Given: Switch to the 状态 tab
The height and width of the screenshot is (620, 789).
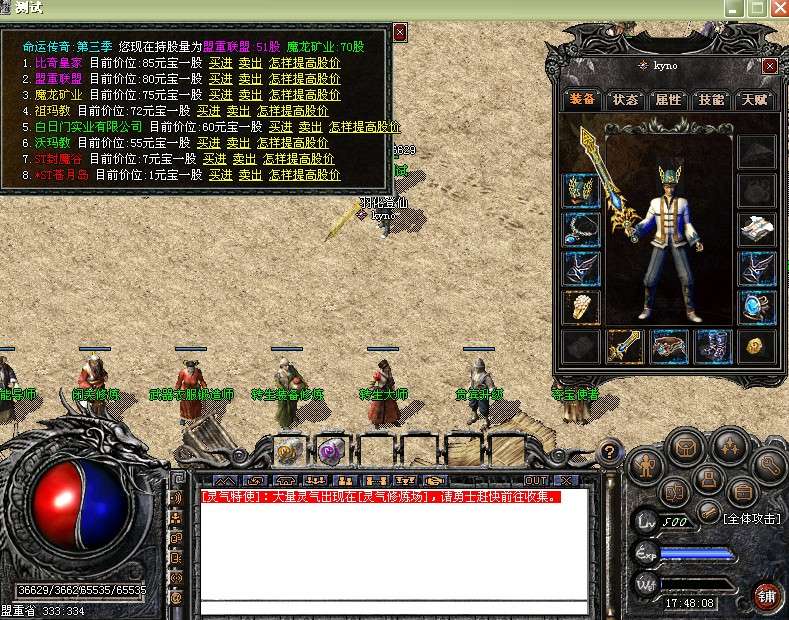Looking at the screenshot, I should (625, 100).
